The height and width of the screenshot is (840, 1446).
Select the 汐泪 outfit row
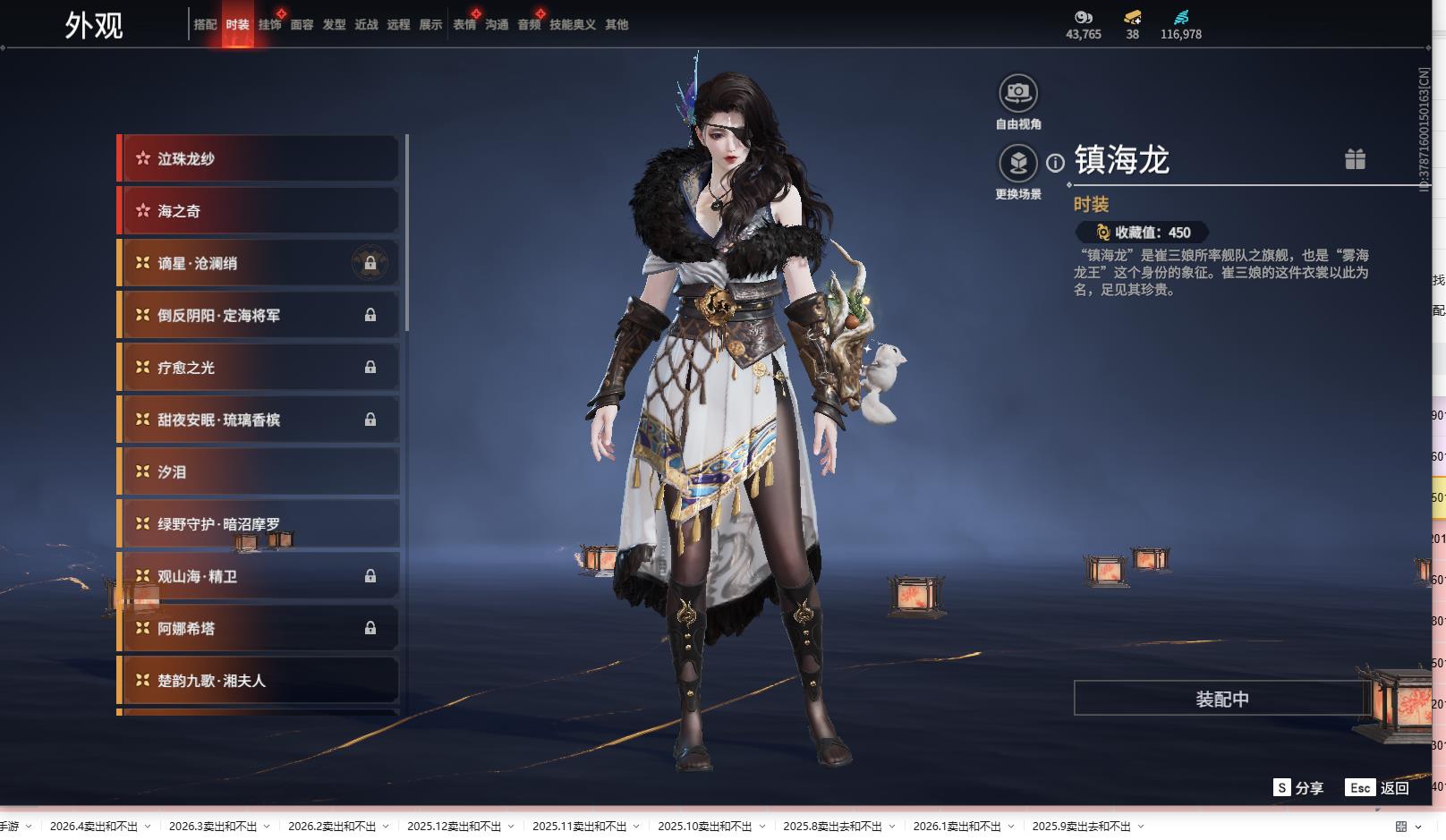[x=259, y=471]
